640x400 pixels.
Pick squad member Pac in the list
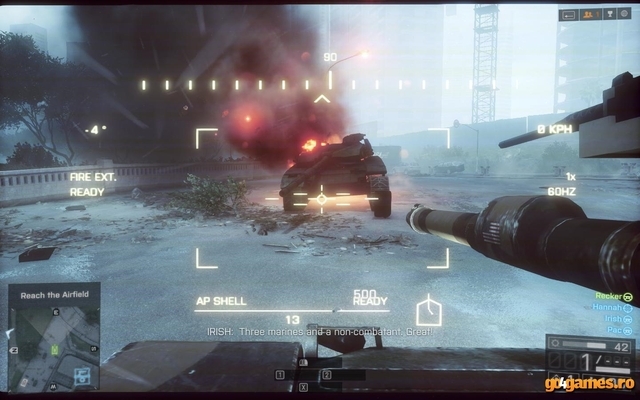[x=613, y=330]
